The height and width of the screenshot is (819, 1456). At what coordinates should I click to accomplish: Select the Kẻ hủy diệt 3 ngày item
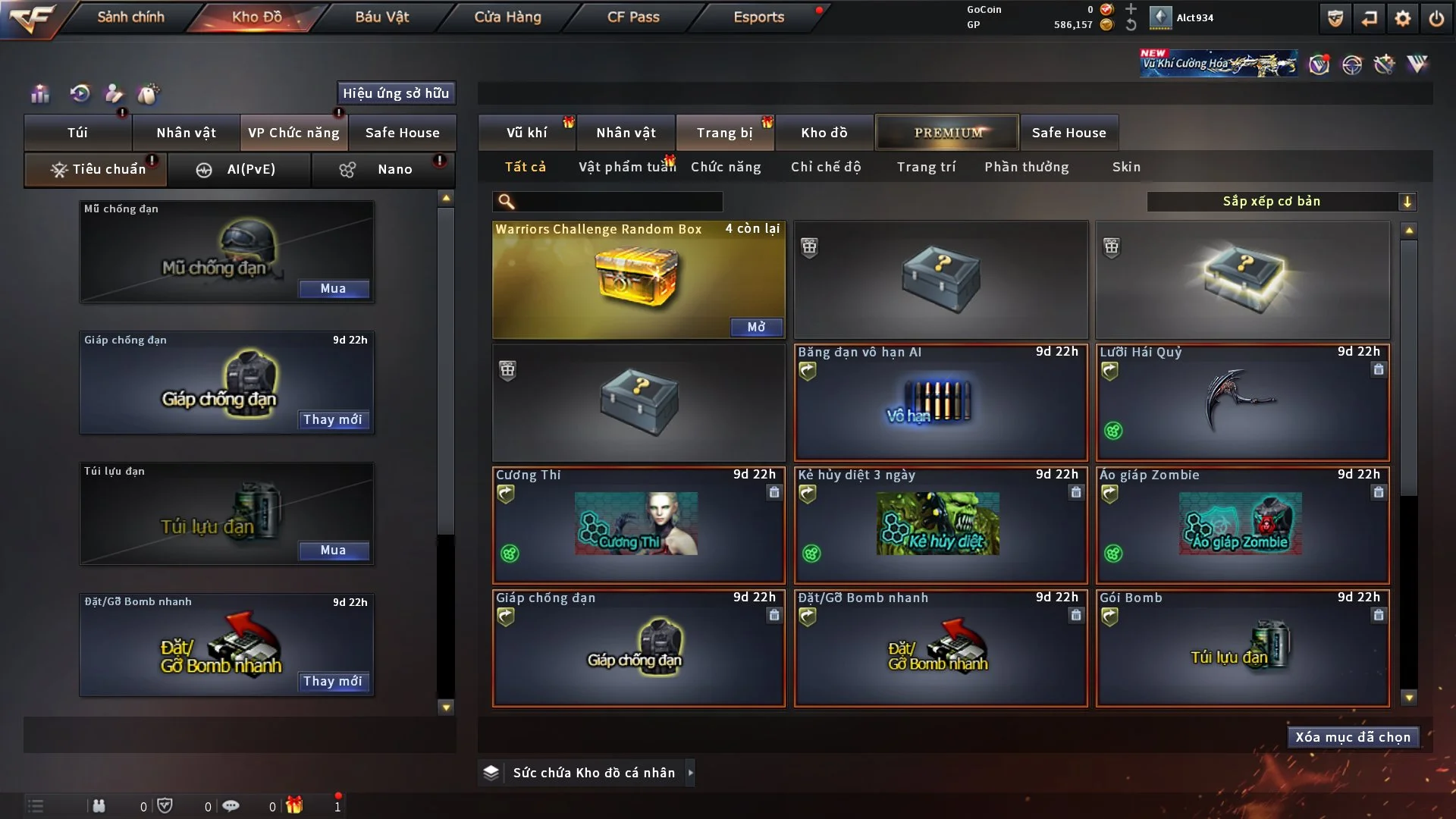point(940,525)
